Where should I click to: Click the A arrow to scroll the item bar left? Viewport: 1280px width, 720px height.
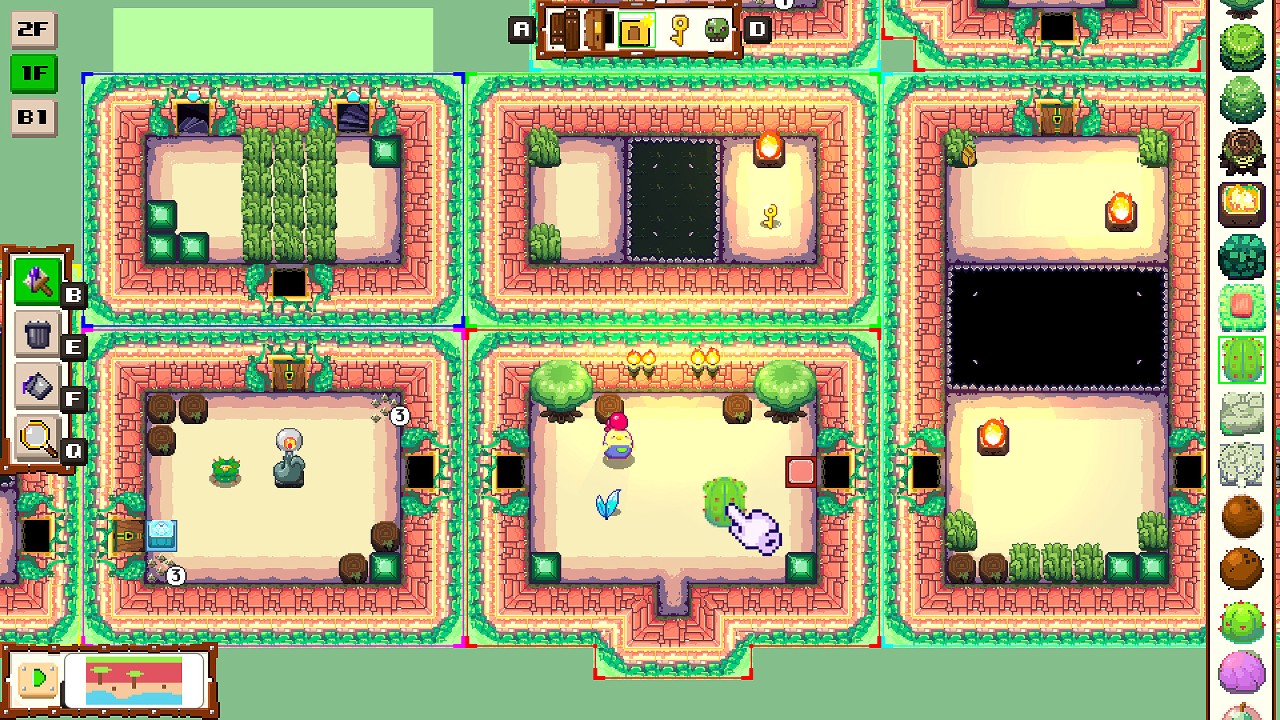point(520,30)
